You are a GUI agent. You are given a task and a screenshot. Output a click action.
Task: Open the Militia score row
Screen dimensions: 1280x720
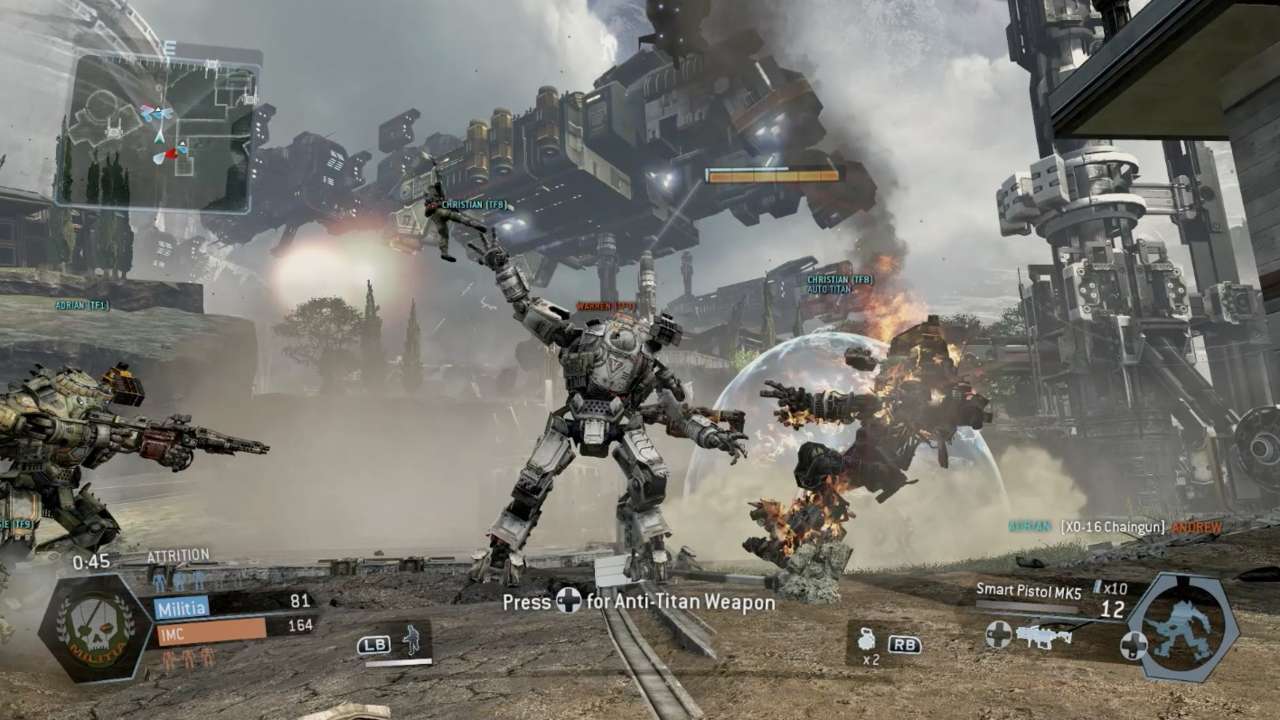pyautogui.click(x=182, y=605)
